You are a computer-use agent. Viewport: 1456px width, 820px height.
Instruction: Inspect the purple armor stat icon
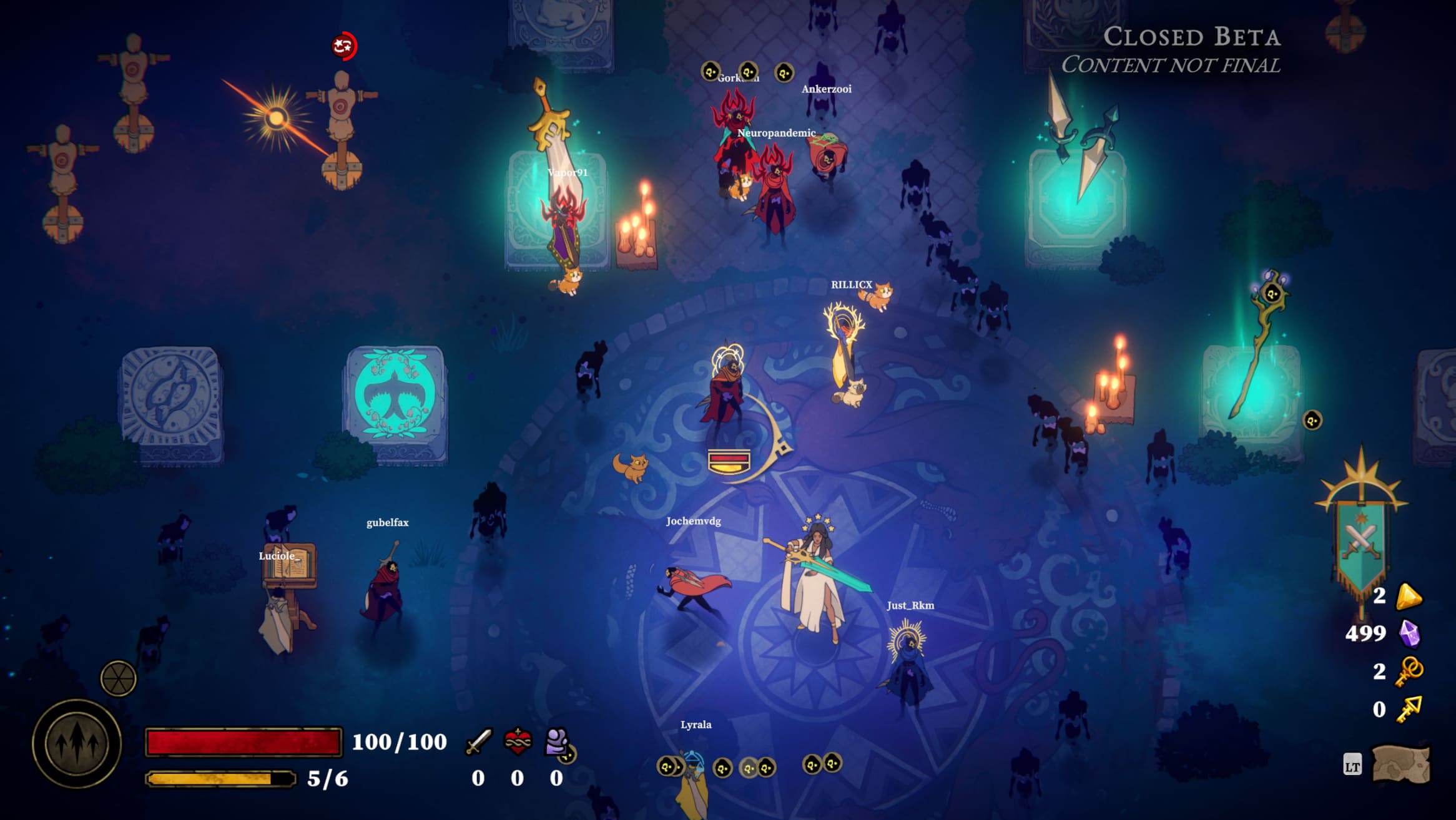556,741
